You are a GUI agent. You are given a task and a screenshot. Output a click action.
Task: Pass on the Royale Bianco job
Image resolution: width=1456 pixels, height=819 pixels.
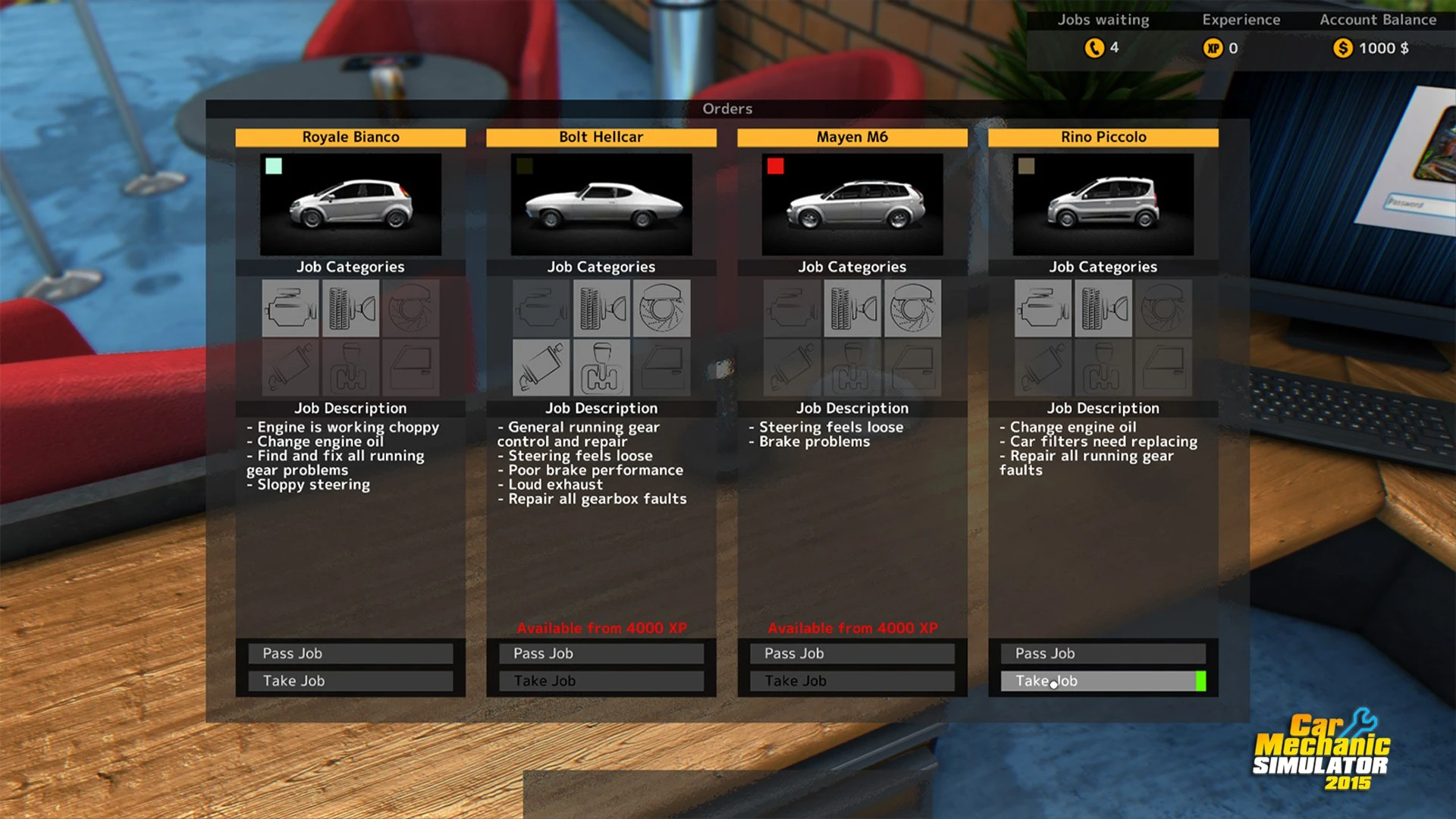tap(350, 654)
